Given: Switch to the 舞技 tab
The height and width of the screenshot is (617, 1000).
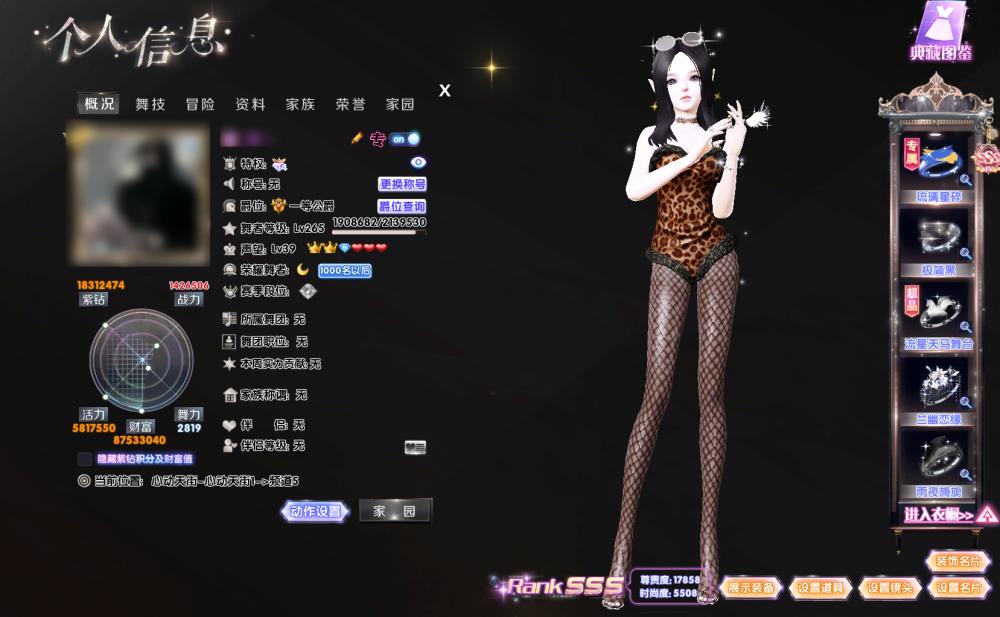Looking at the screenshot, I should (150, 104).
